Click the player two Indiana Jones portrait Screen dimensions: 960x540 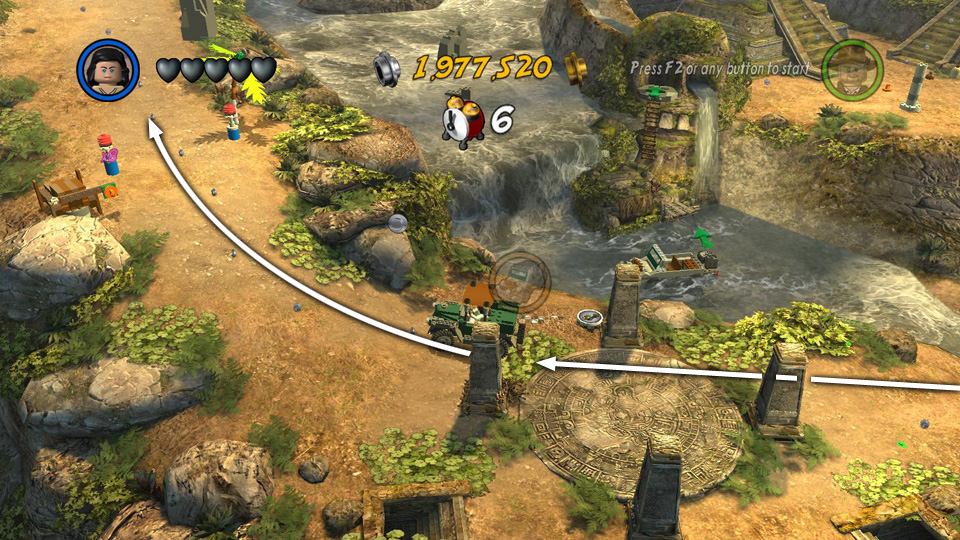(852, 69)
